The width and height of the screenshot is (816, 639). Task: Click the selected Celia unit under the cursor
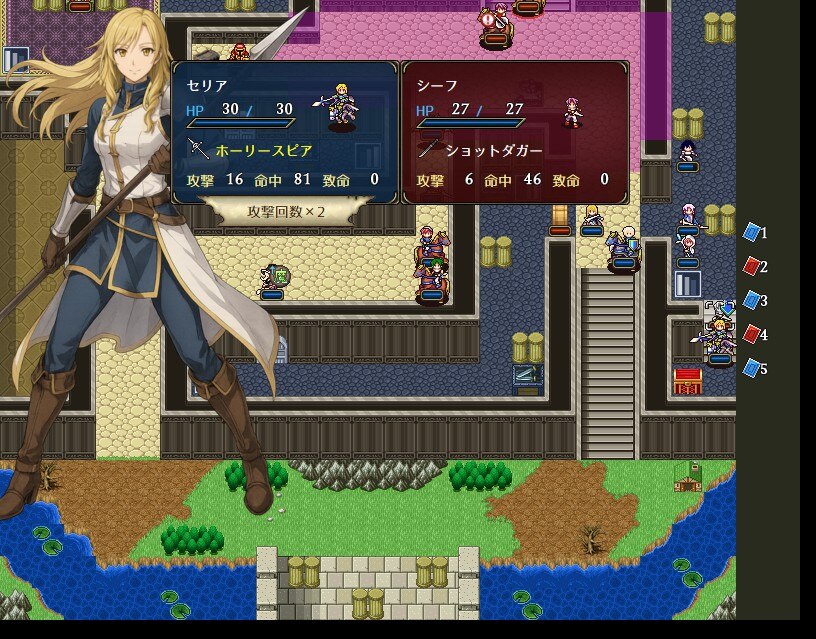click(718, 338)
